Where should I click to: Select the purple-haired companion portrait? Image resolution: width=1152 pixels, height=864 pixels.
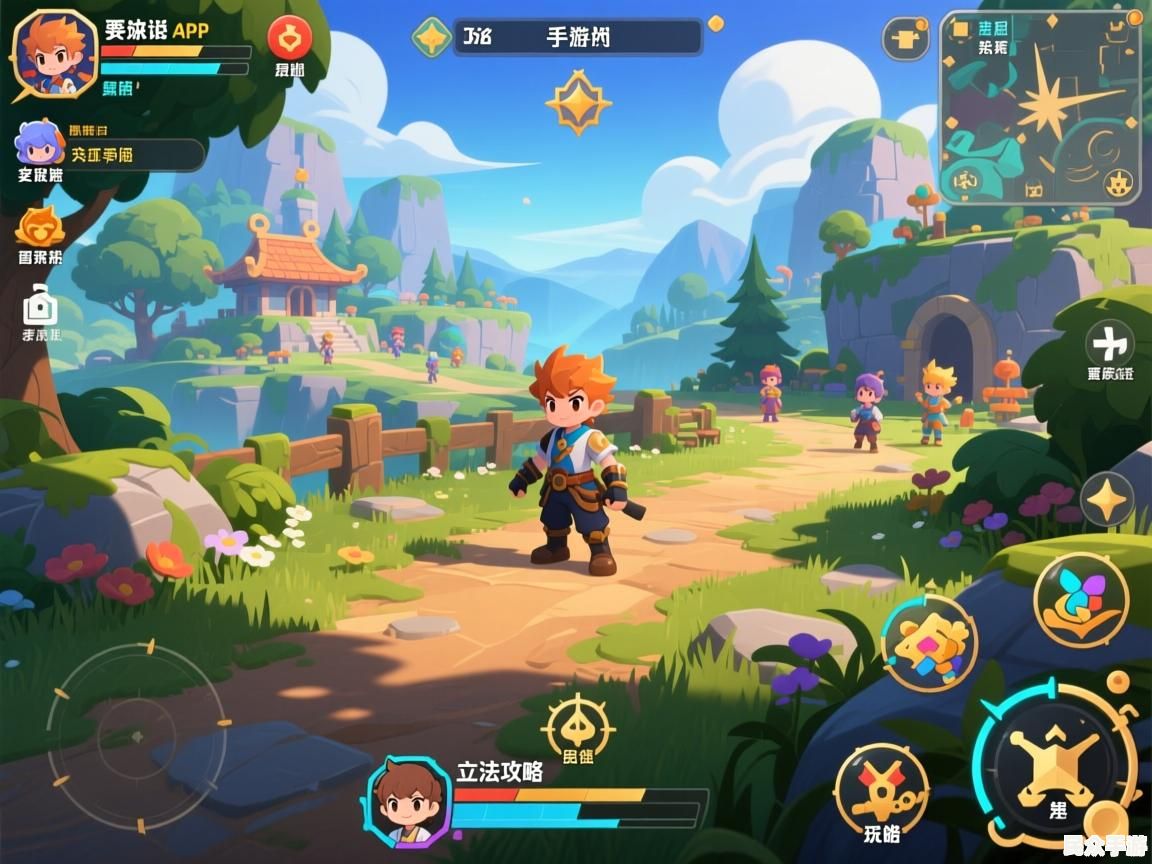point(39,143)
